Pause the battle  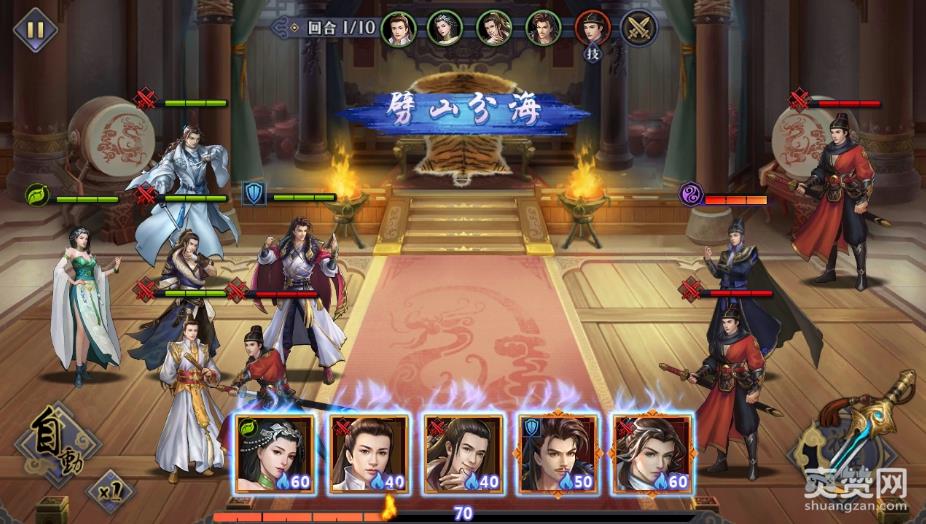tap(33, 28)
